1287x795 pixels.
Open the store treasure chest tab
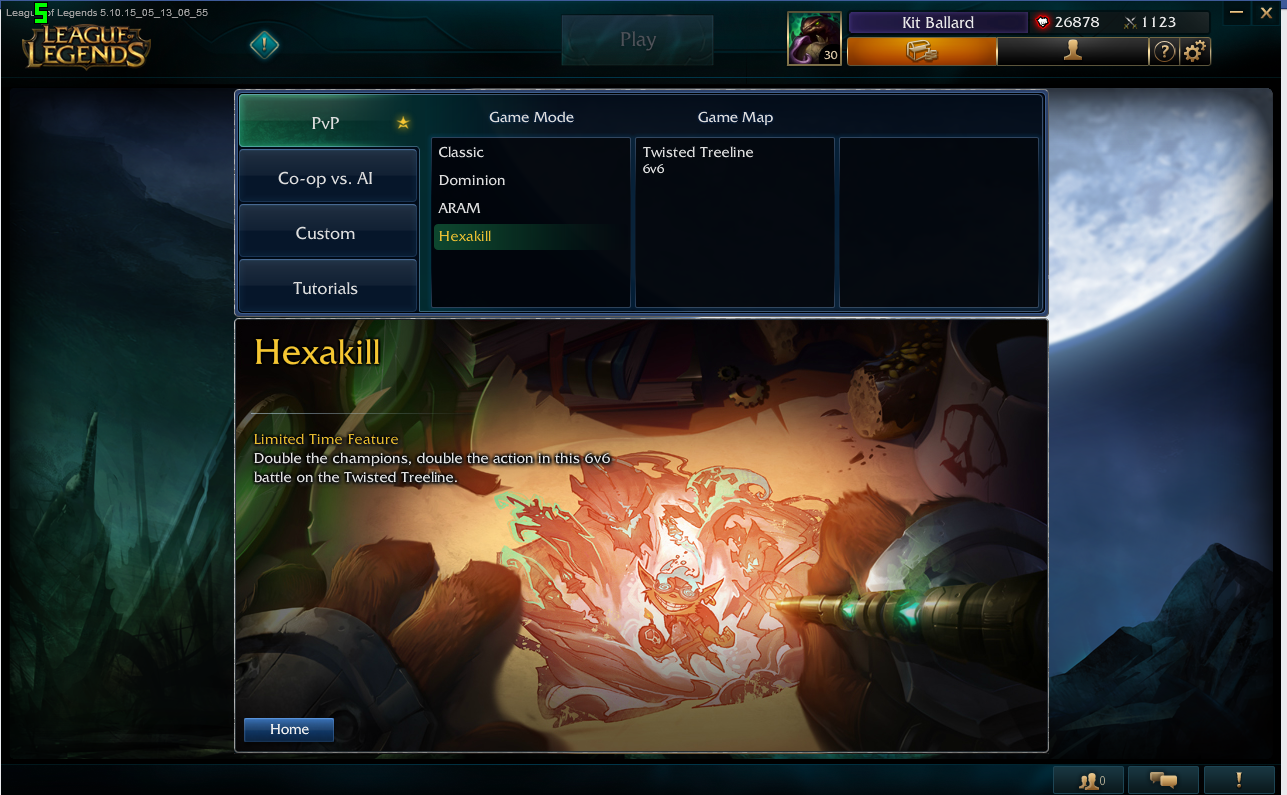[921, 51]
